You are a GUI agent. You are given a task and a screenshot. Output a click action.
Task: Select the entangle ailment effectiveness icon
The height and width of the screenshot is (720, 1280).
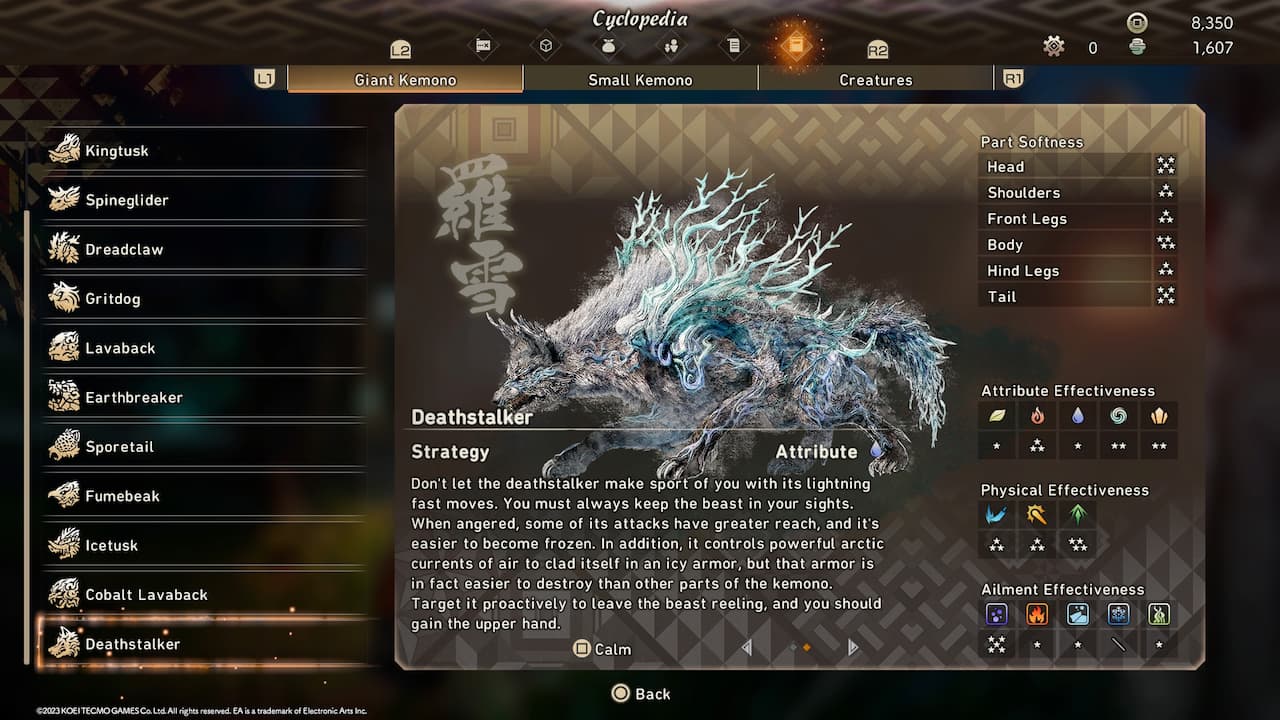pyautogui.click(x=1158, y=615)
